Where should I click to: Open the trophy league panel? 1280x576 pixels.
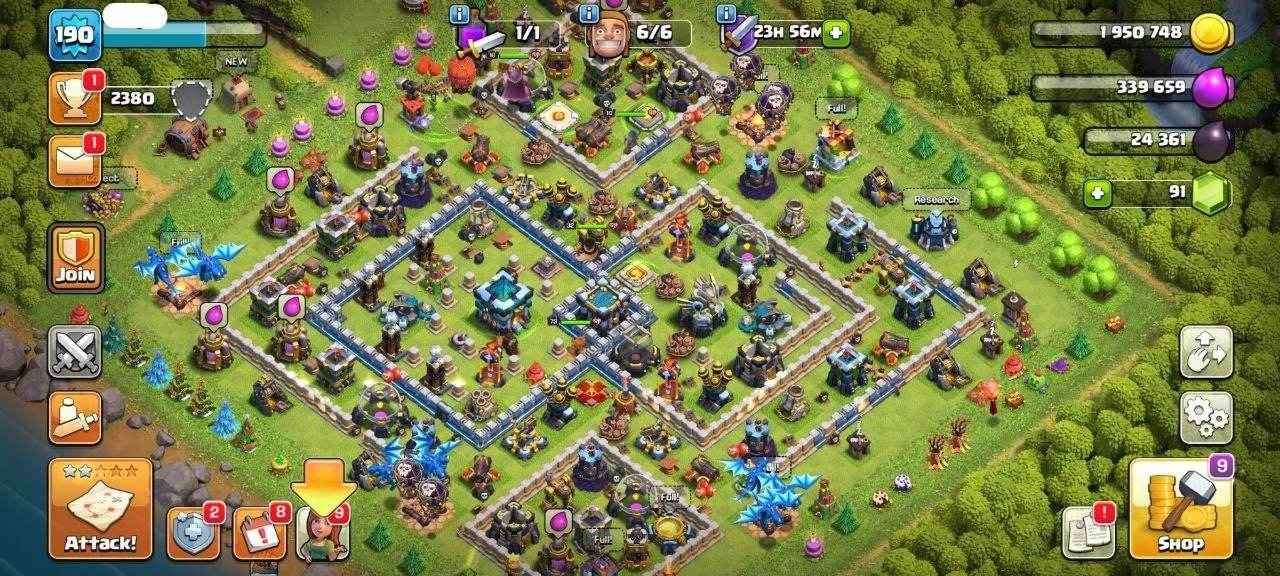point(74,98)
